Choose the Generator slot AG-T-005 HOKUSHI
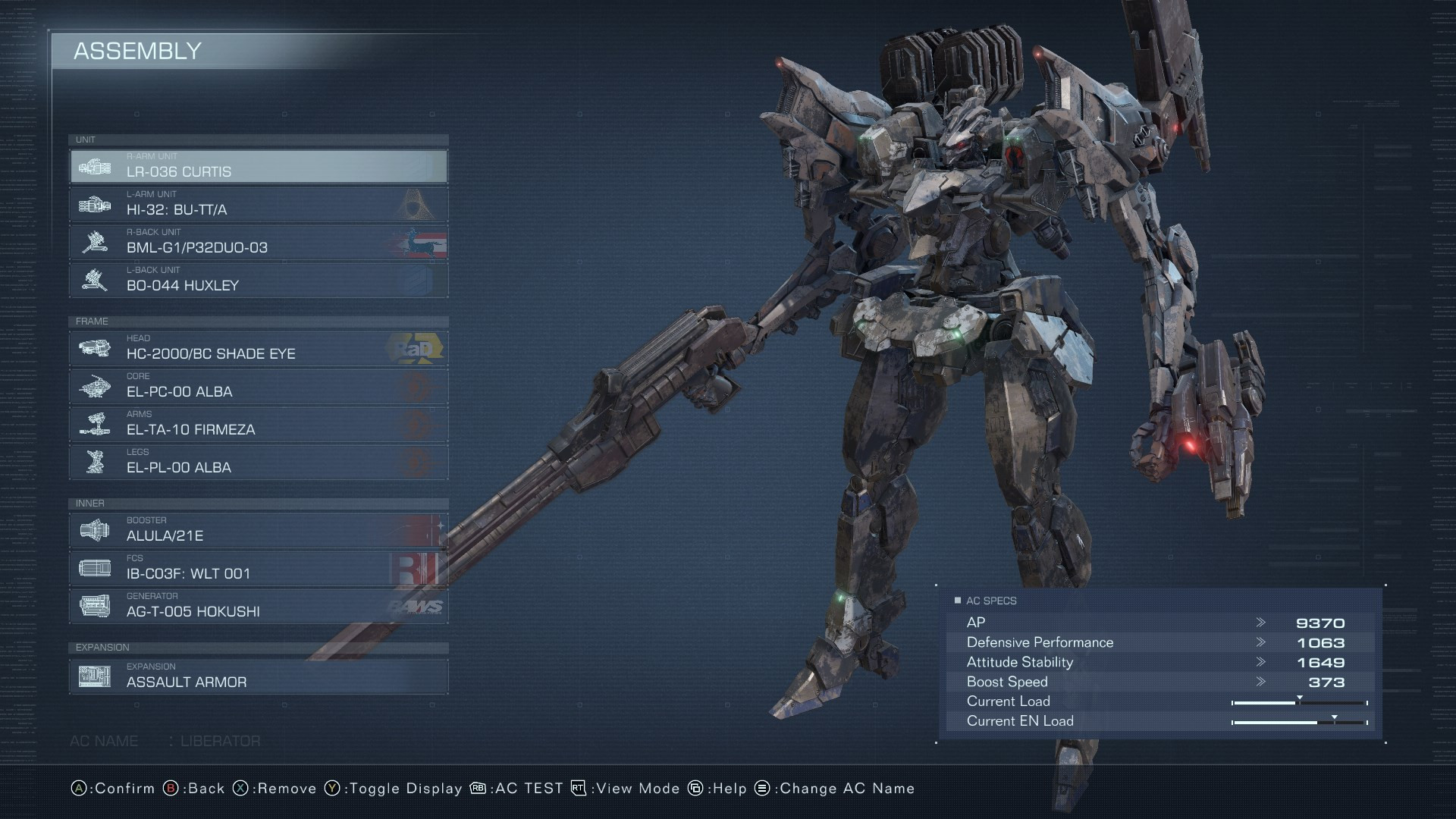Viewport: 1456px width, 819px height. point(258,606)
